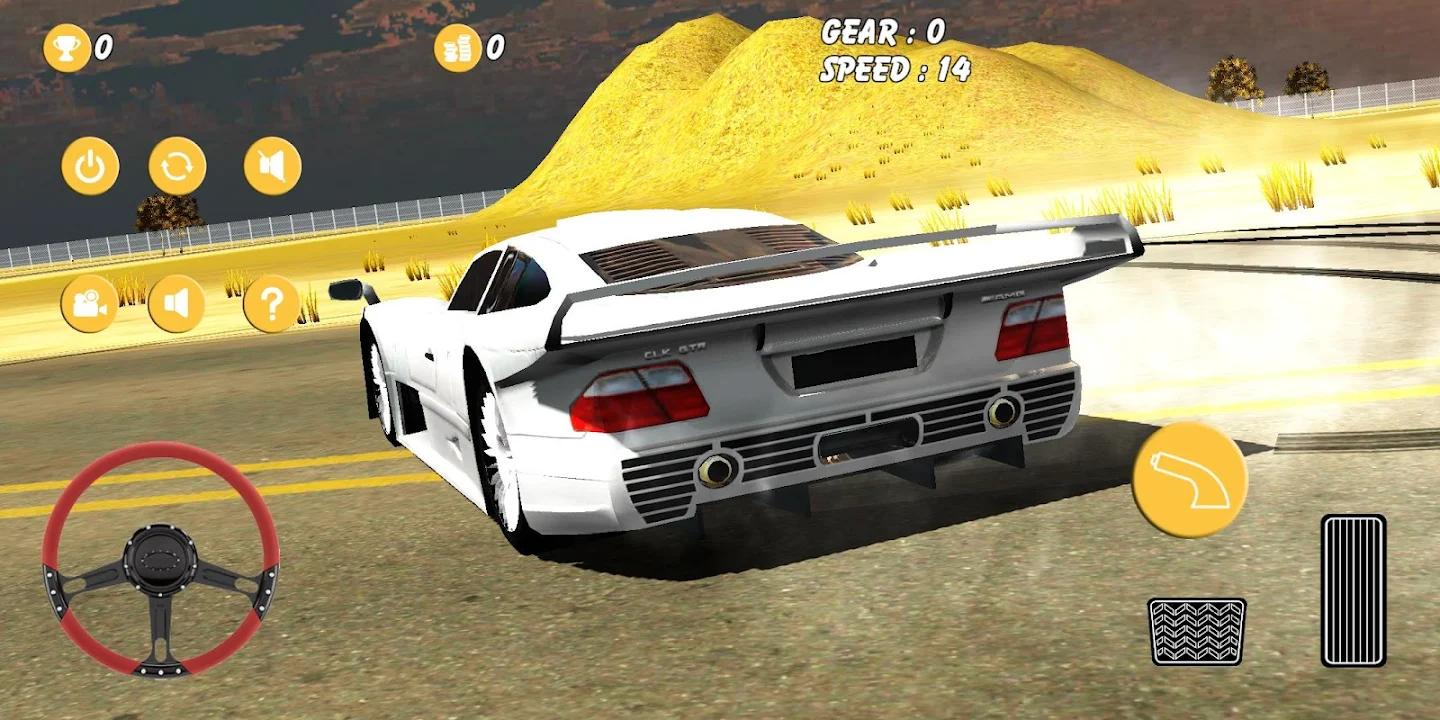Toggle the muted speaker button
Image resolution: width=1440 pixels, height=720 pixels.
click(272, 166)
